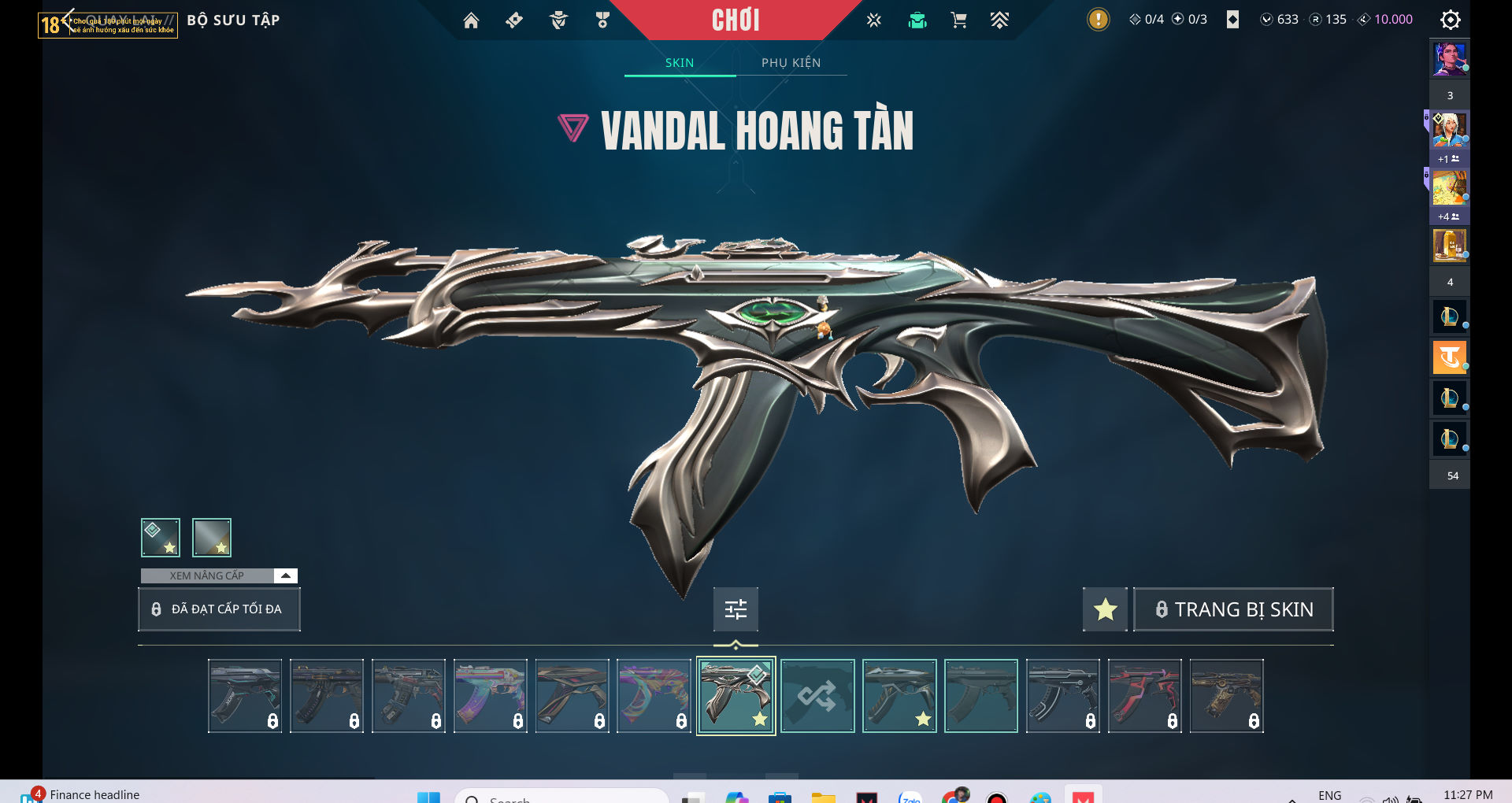Select the second variant swatch with star
The height and width of the screenshot is (803, 1512).
coord(212,538)
